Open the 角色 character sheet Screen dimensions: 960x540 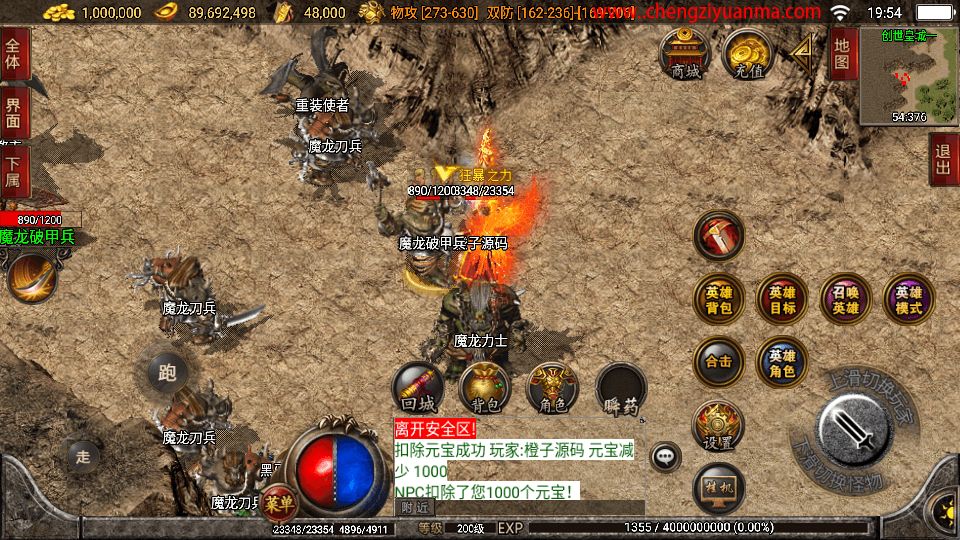pyautogui.click(x=552, y=388)
